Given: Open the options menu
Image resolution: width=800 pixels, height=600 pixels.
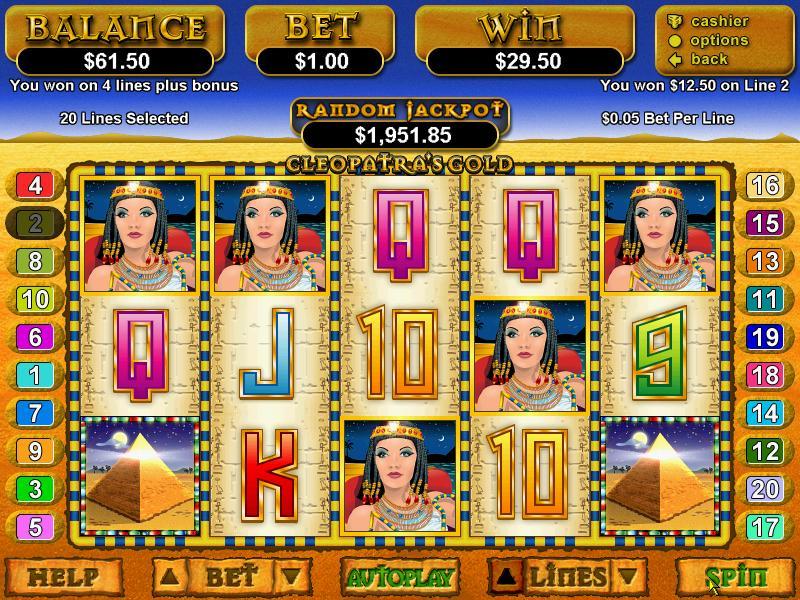Looking at the screenshot, I should [718, 40].
